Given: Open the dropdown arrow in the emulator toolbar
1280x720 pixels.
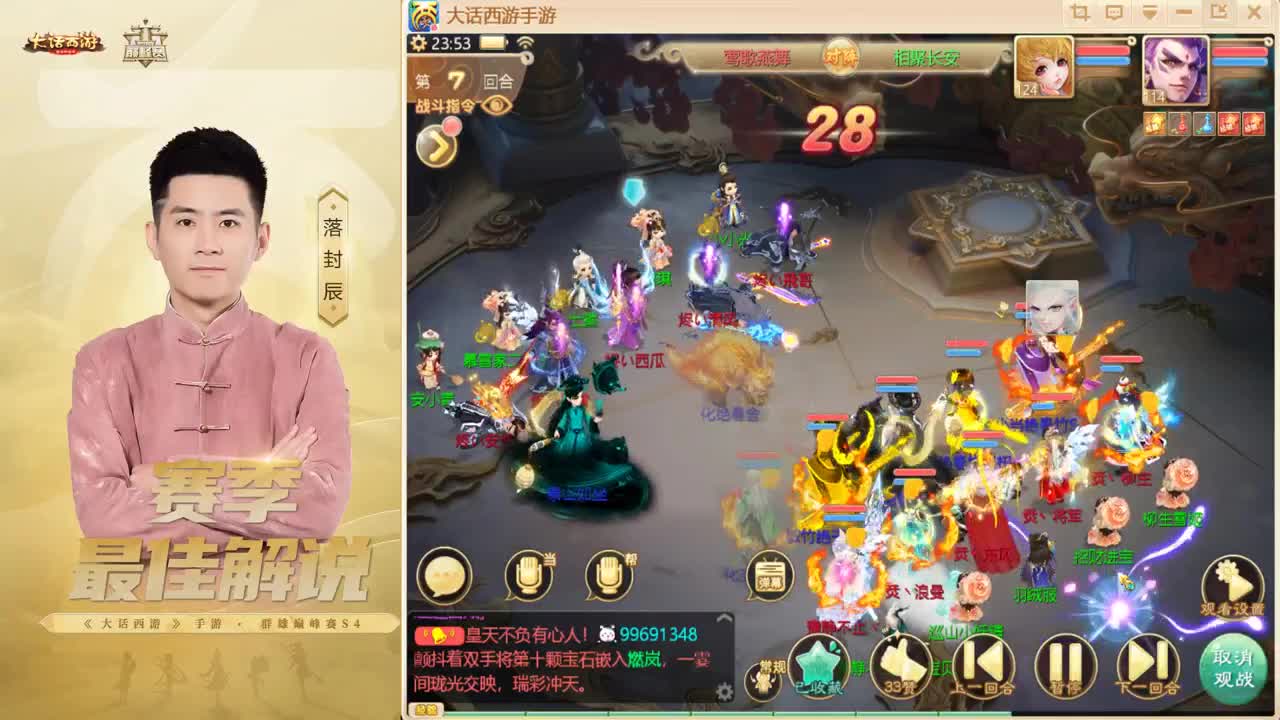Looking at the screenshot, I should coord(1150,11).
